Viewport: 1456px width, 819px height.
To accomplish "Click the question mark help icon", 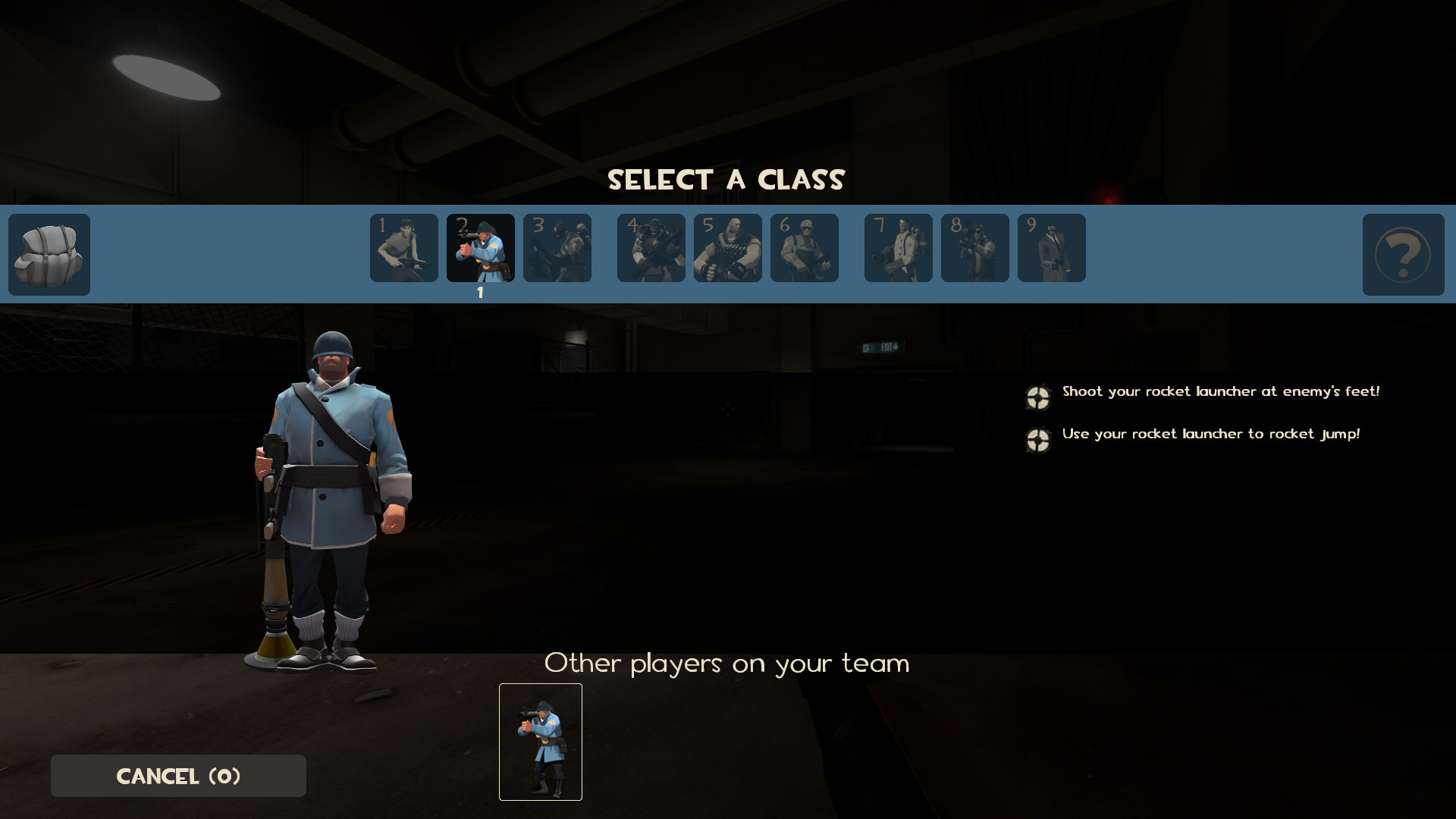I will tap(1404, 256).
